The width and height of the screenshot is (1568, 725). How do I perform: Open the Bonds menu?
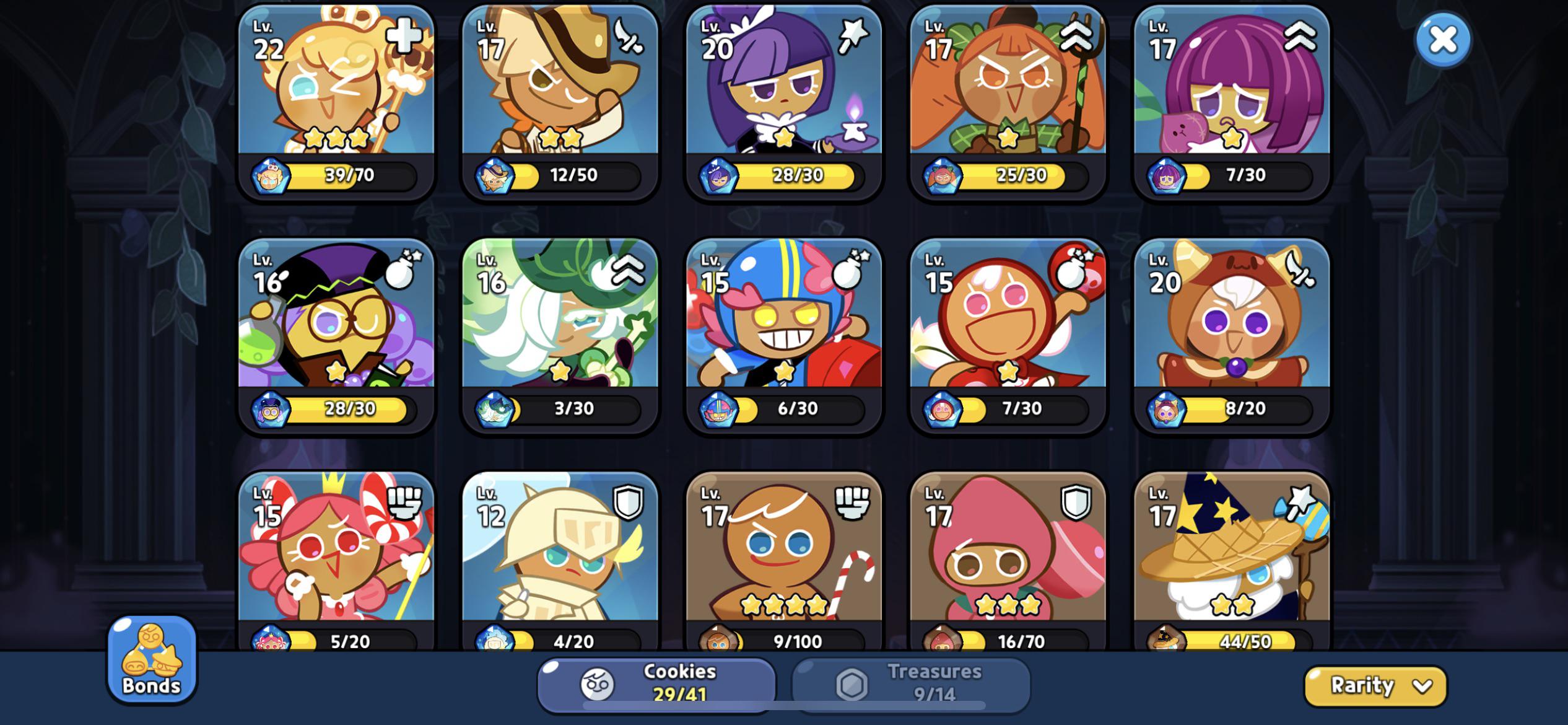pyautogui.click(x=152, y=660)
